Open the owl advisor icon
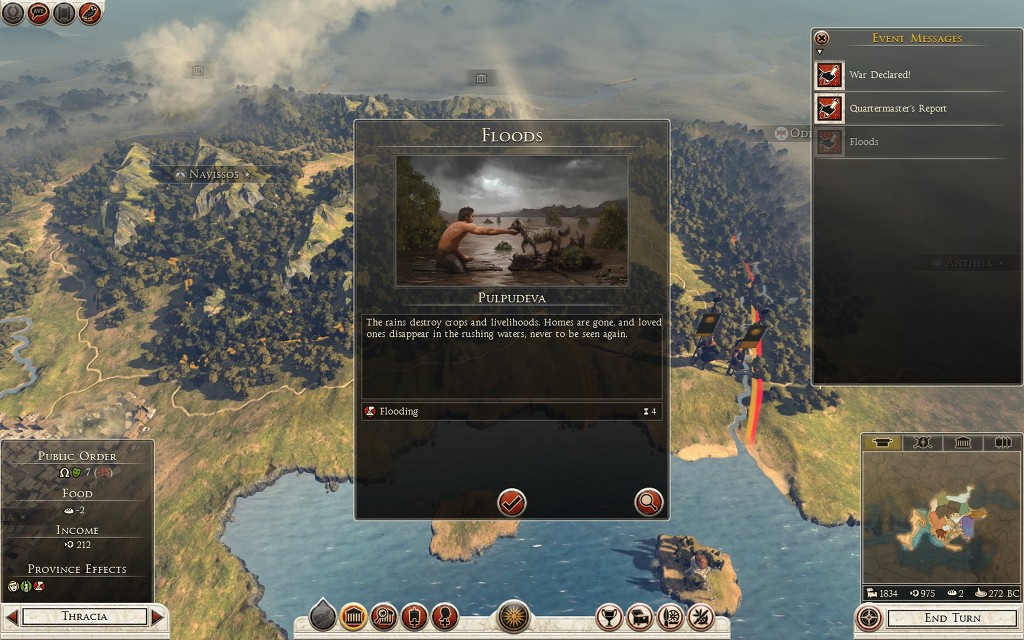This screenshot has height=640, width=1024. tap(90, 13)
